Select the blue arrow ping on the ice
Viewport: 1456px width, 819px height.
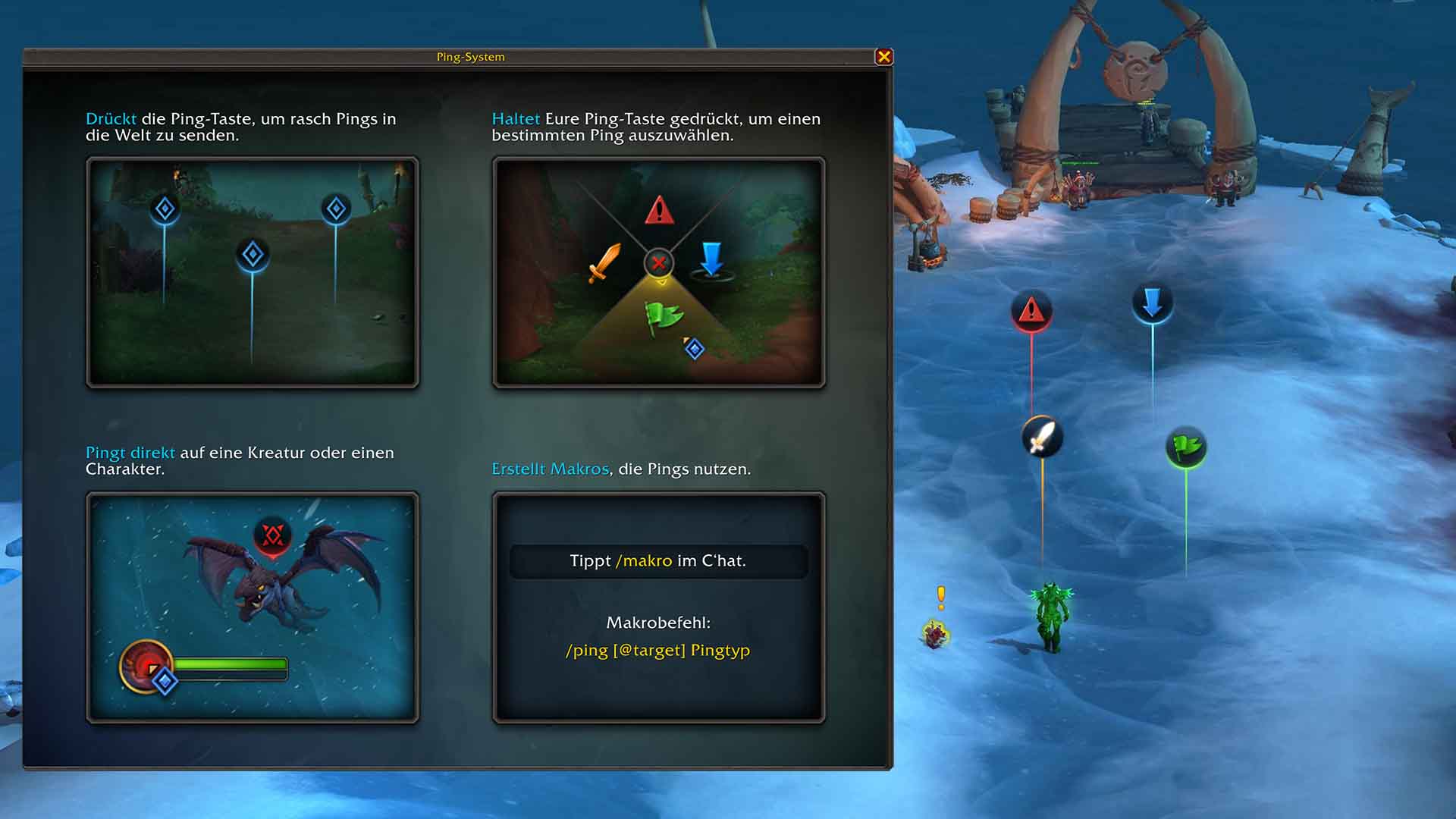pyautogui.click(x=1153, y=302)
